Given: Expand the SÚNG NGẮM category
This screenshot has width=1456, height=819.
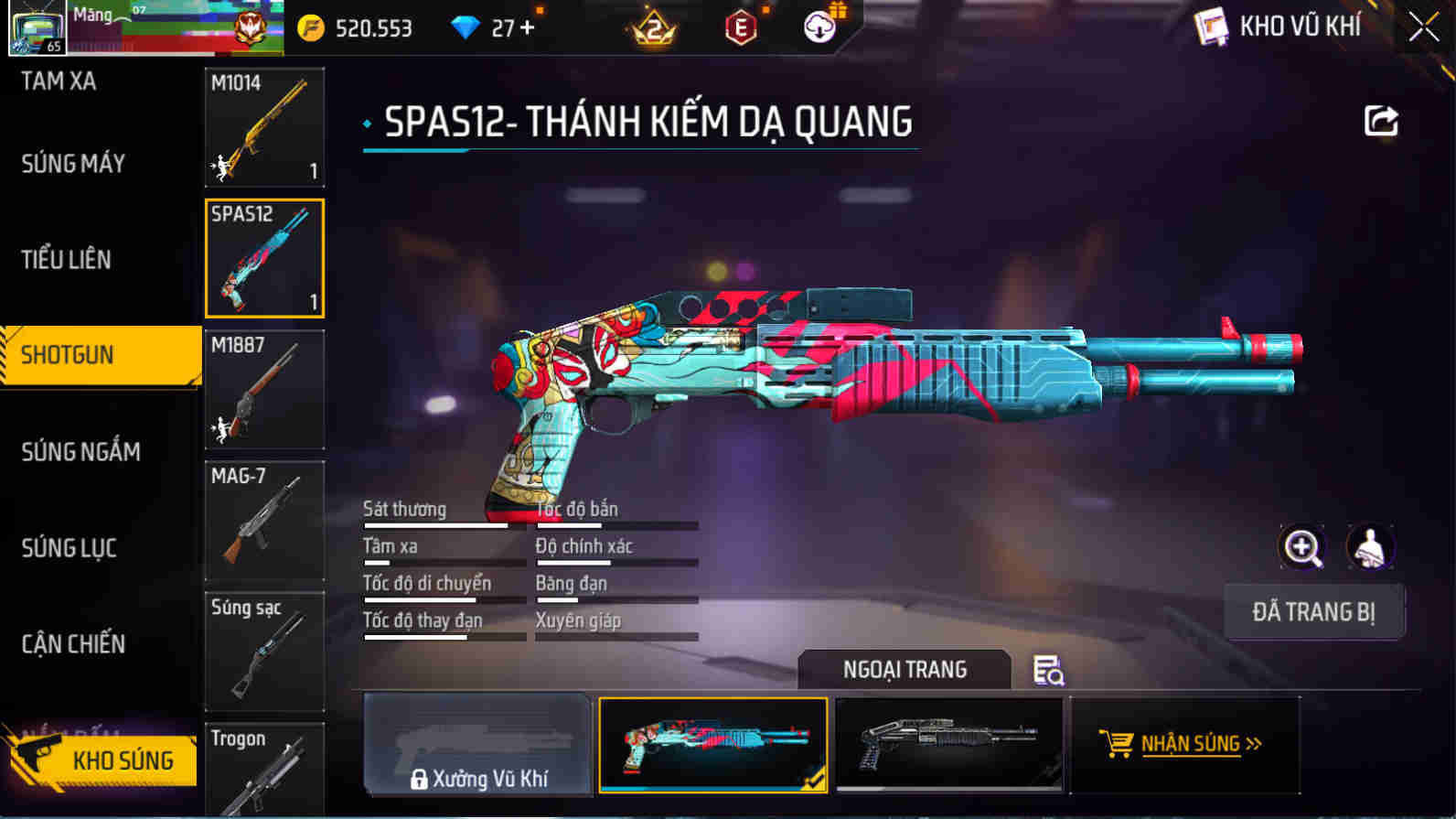Looking at the screenshot, I should (x=82, y=451).
